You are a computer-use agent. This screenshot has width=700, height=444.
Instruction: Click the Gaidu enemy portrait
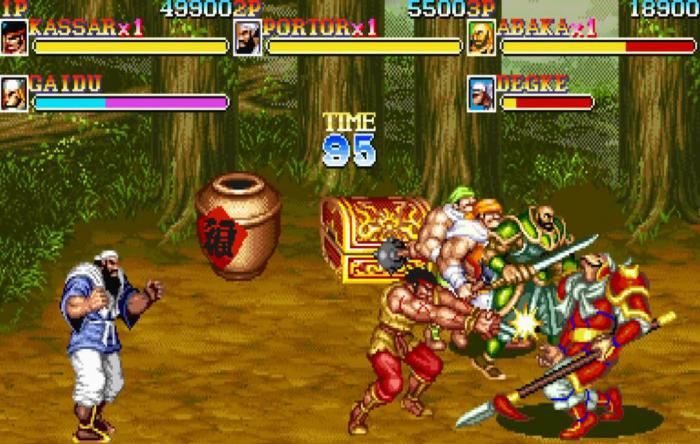[15, 93]
